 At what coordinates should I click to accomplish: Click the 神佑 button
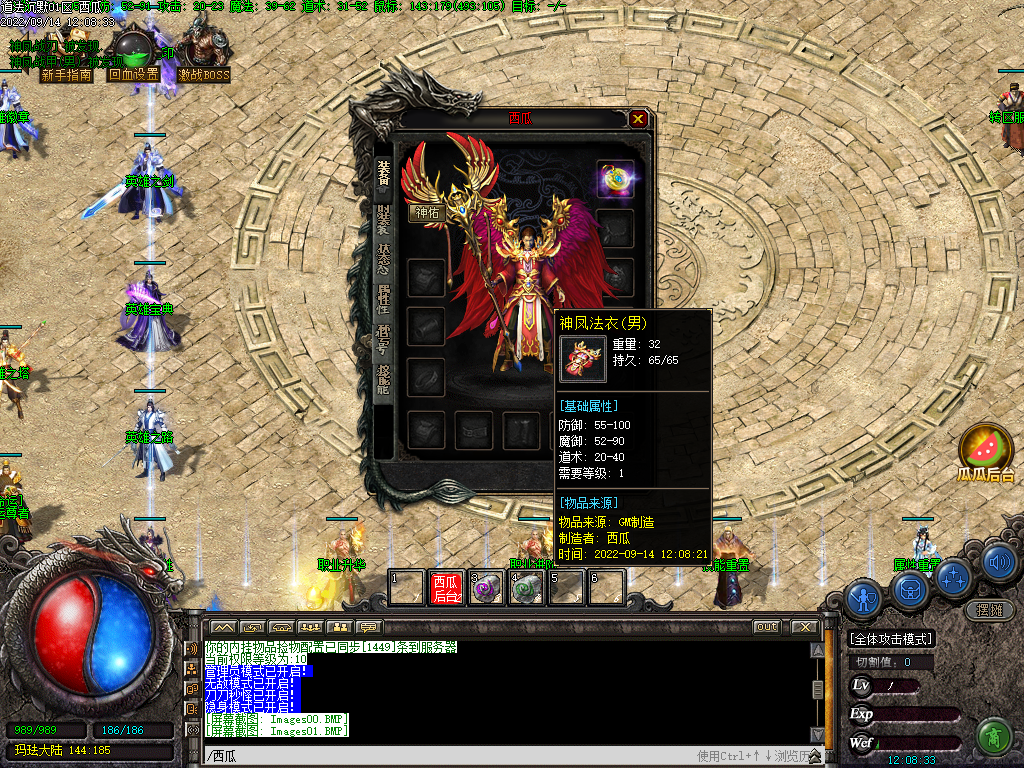pos(426,212)
